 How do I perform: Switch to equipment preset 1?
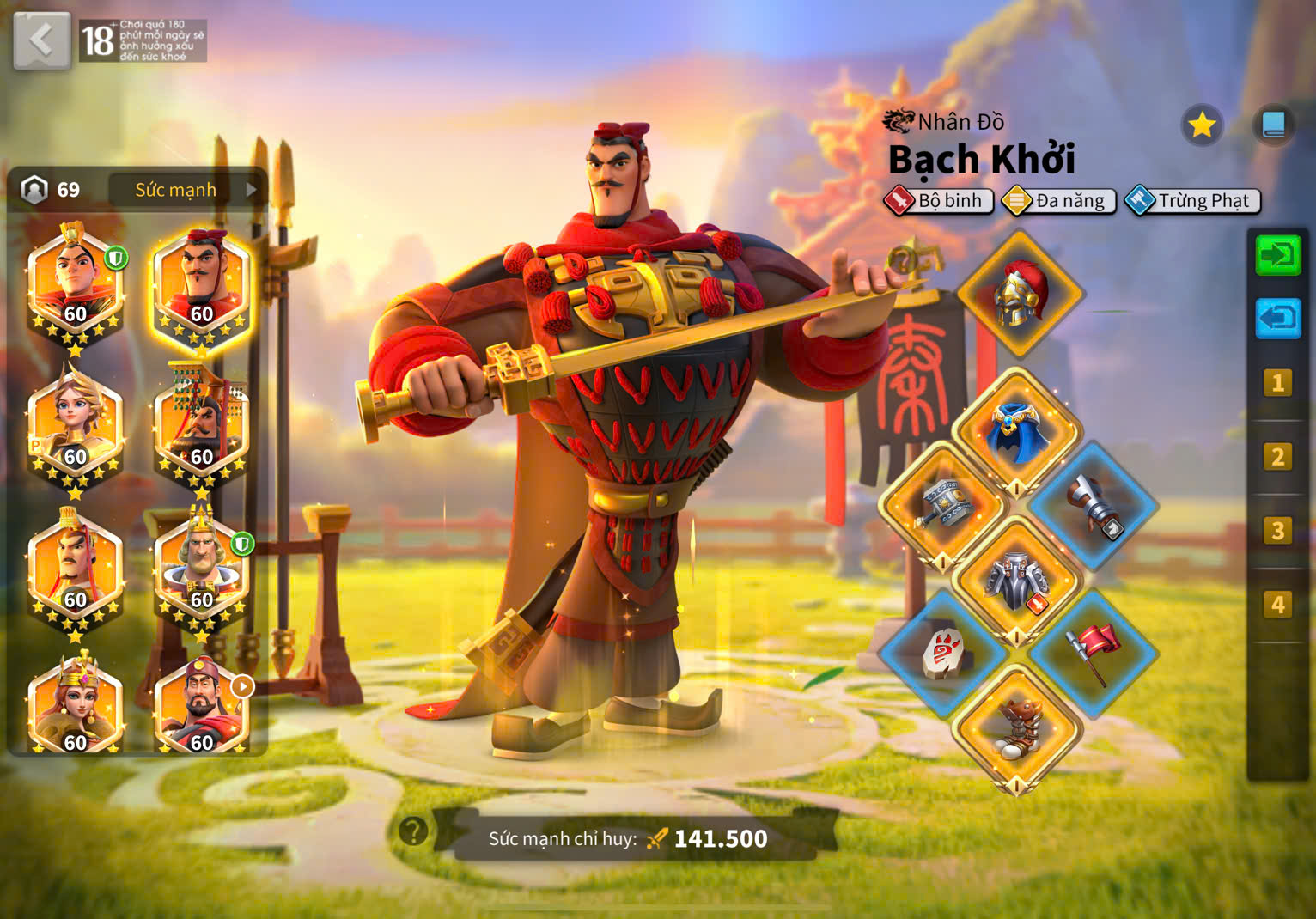click(x=1277, y=383)
